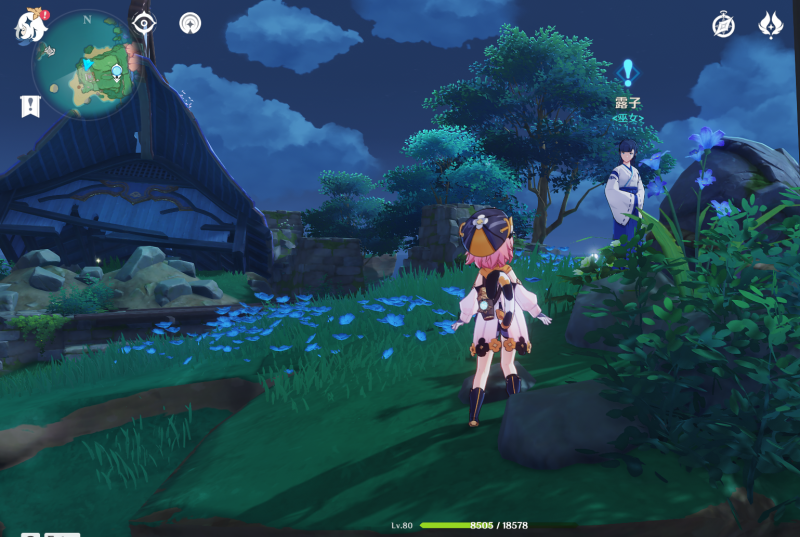The image size is (800, 537).
Task: Open the circular minimap
Action: coord(87,66)
